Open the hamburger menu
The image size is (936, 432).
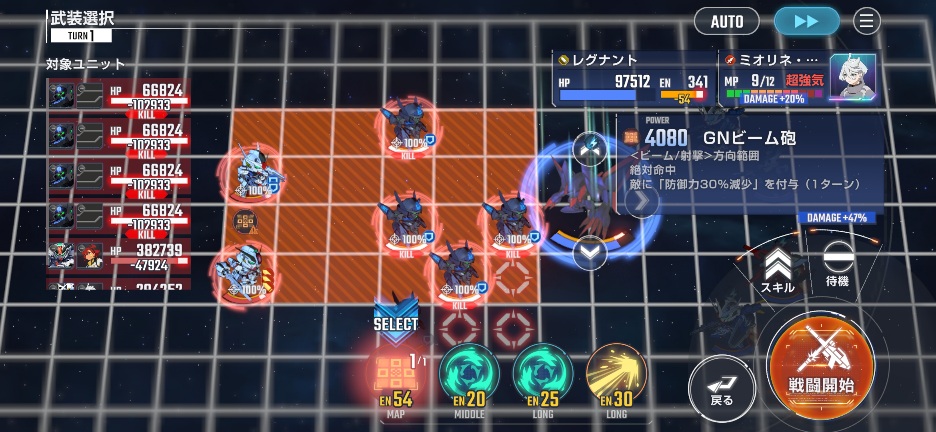[x=866, y=21]
